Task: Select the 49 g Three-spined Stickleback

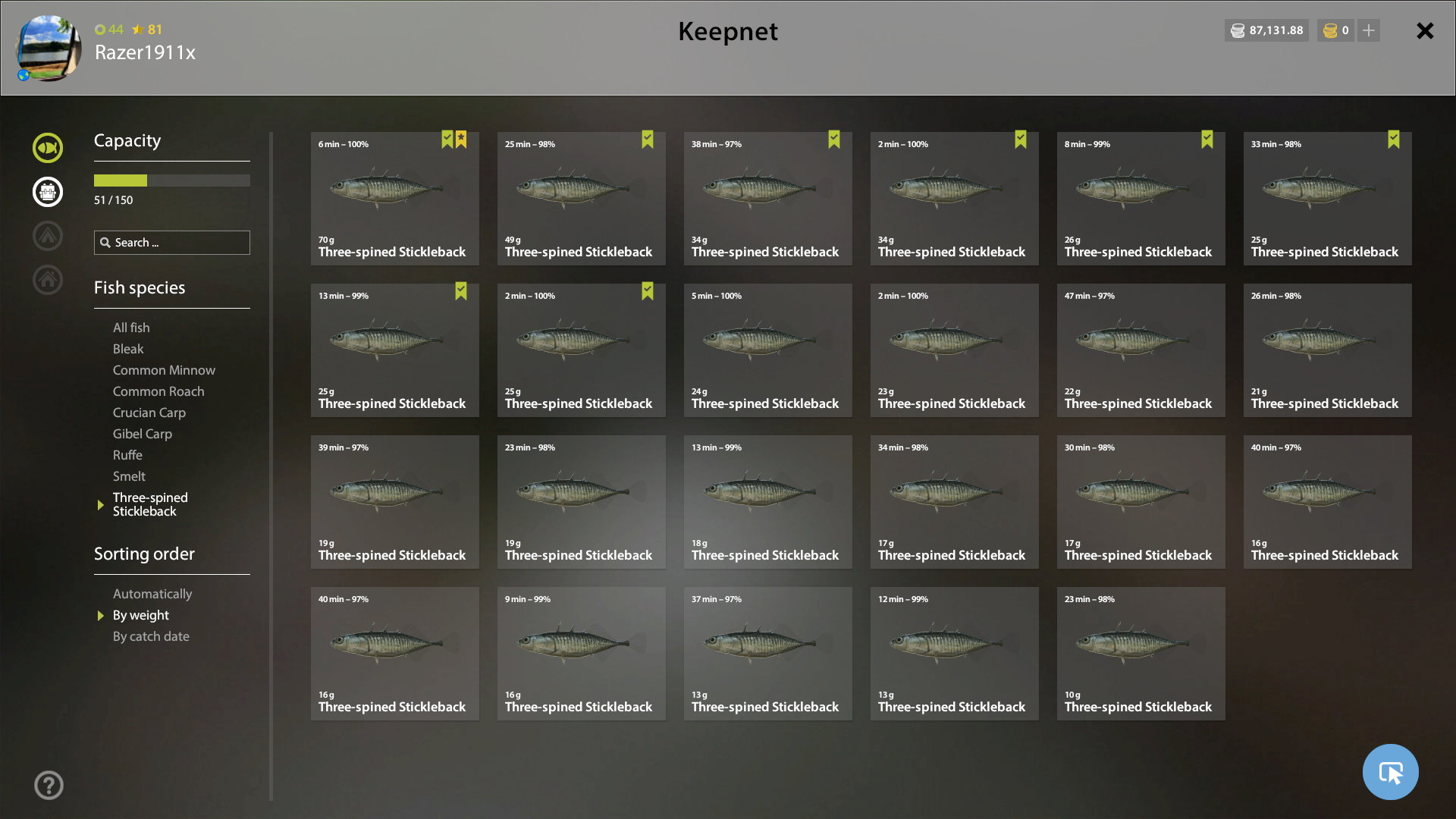Action: point(581,199)
